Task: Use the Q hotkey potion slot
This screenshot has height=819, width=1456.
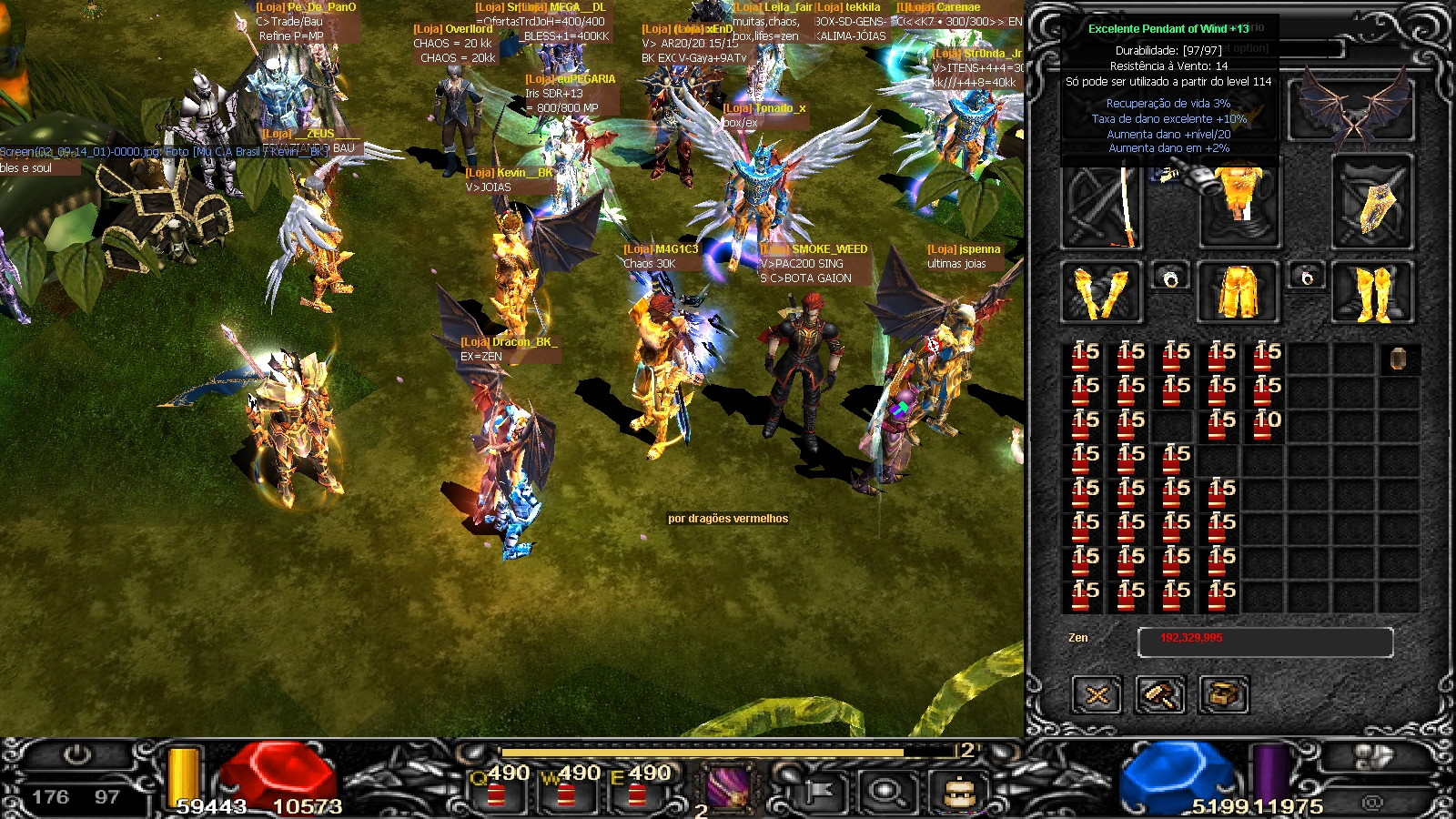Action: (x=497, y=790)
